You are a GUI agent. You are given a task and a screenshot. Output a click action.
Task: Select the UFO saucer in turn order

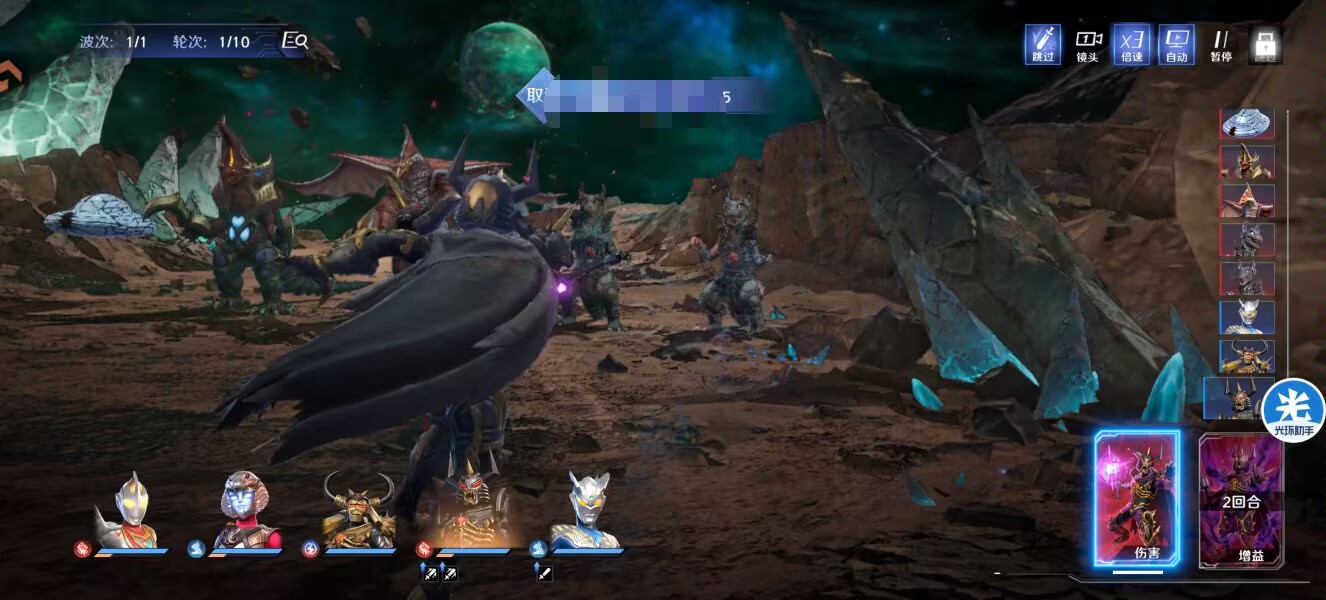click(x=1246, y=122)
